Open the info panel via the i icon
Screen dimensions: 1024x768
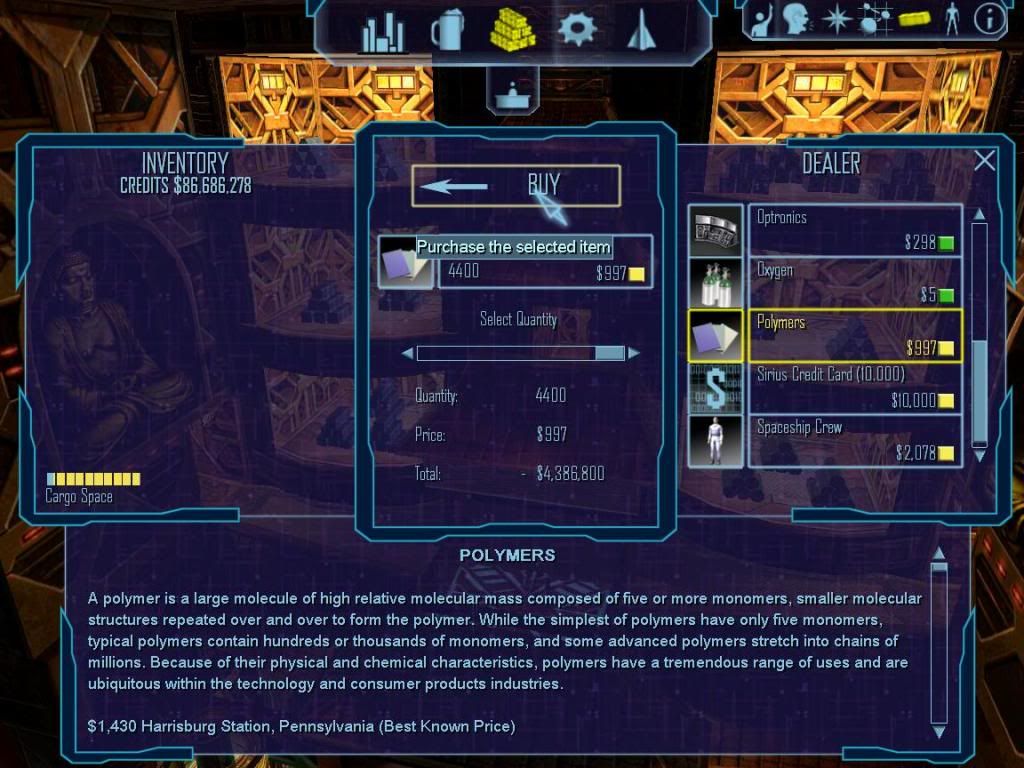pyautogui.click(x=990, y=19)
